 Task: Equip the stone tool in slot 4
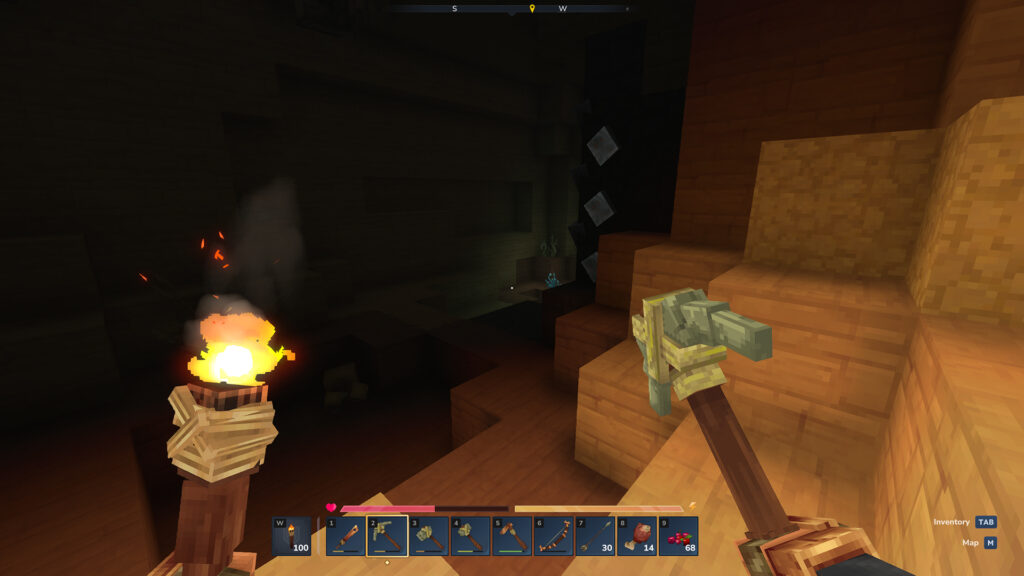[470, 536]
